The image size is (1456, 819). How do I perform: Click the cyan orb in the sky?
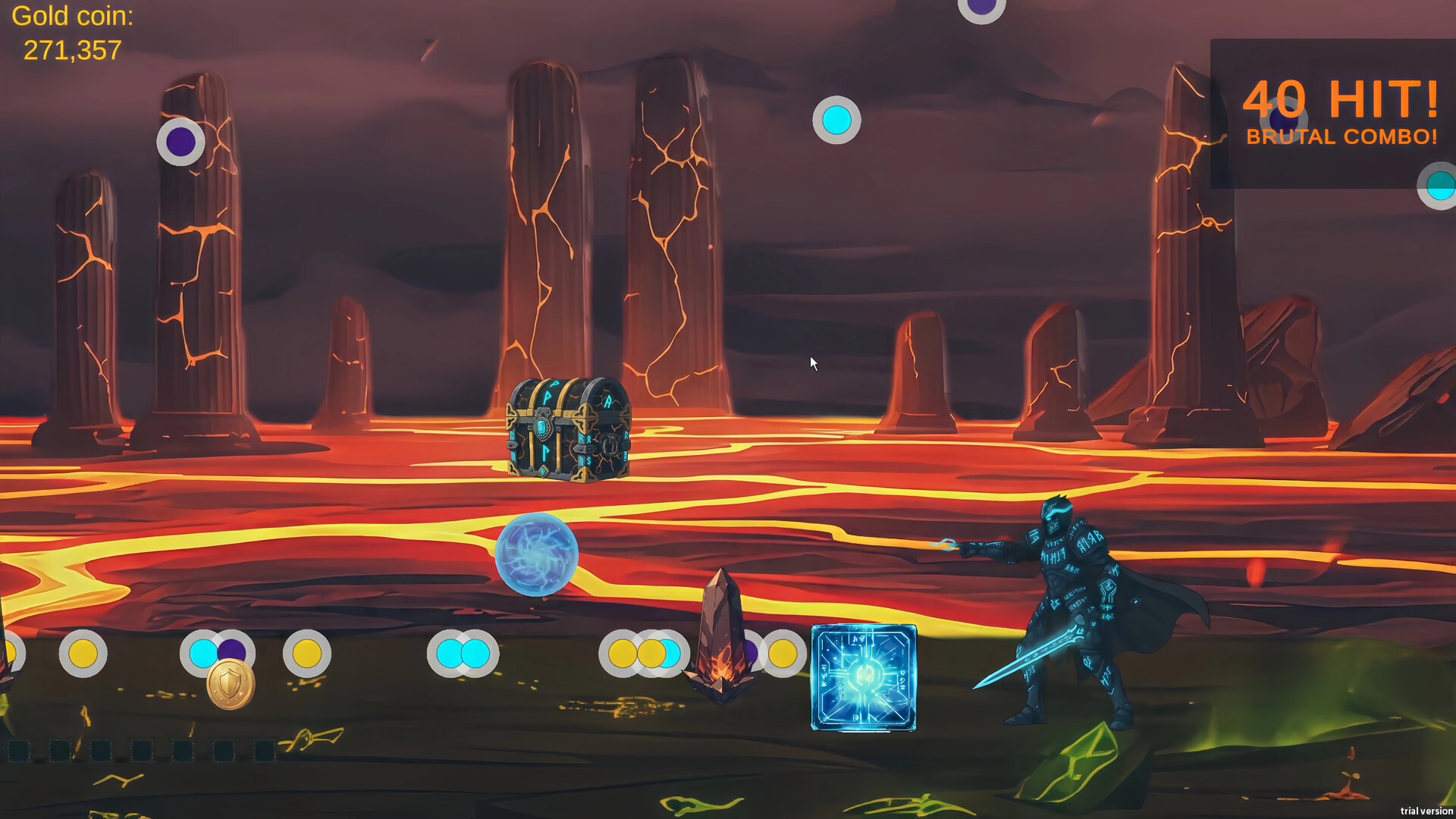pyautogui.click(x=836, y=119)
